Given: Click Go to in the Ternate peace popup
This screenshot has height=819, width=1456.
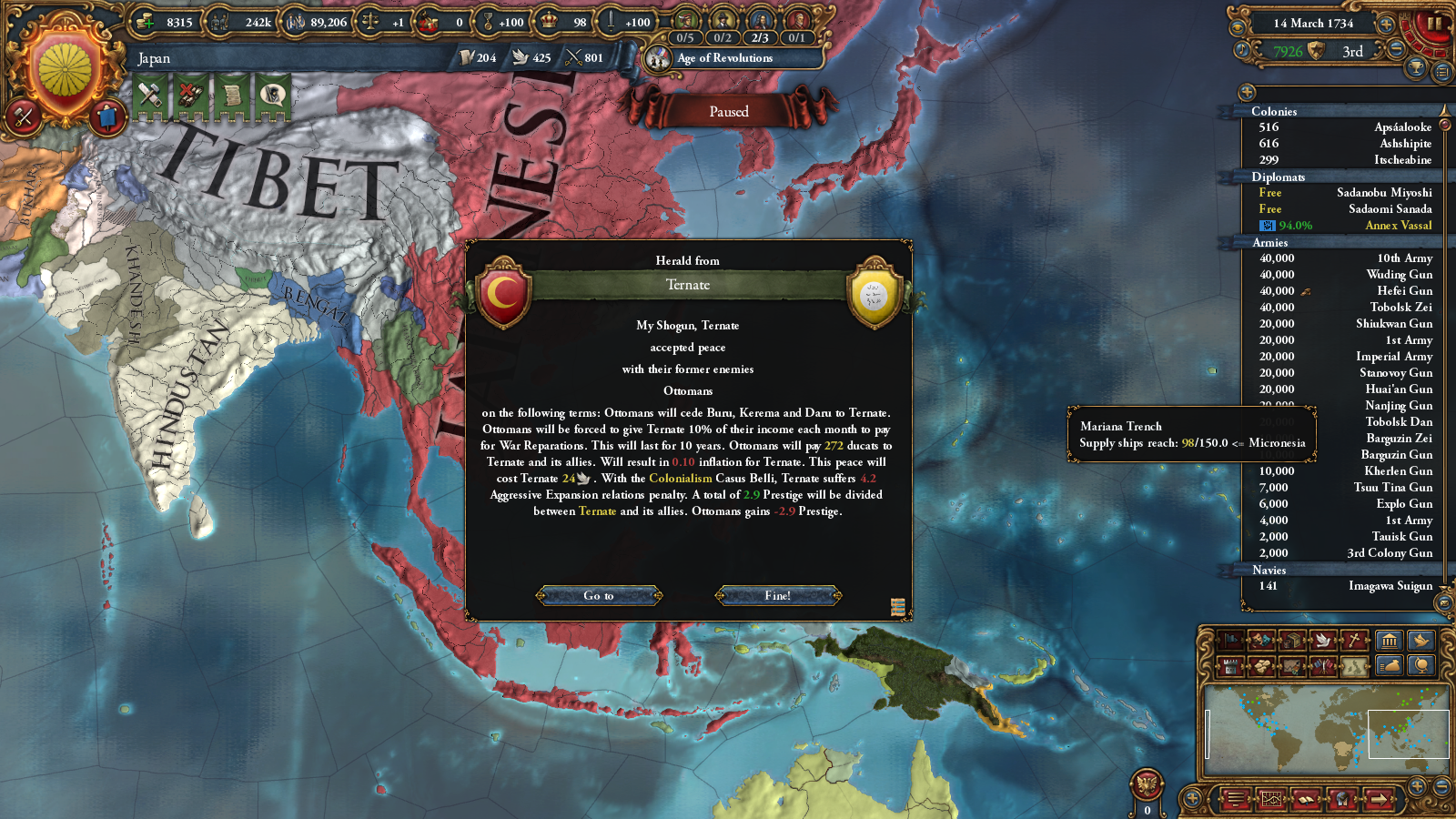Looking at the screenshot, I should pyautogui.click(x=600, y=595).
